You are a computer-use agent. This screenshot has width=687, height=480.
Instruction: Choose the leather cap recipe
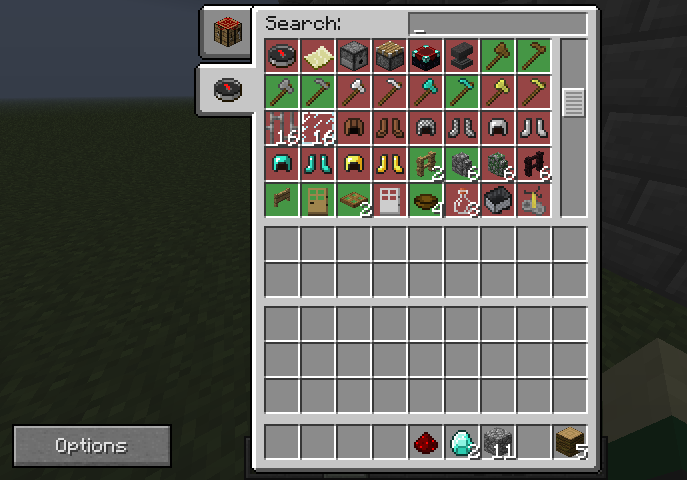(354, 128)
